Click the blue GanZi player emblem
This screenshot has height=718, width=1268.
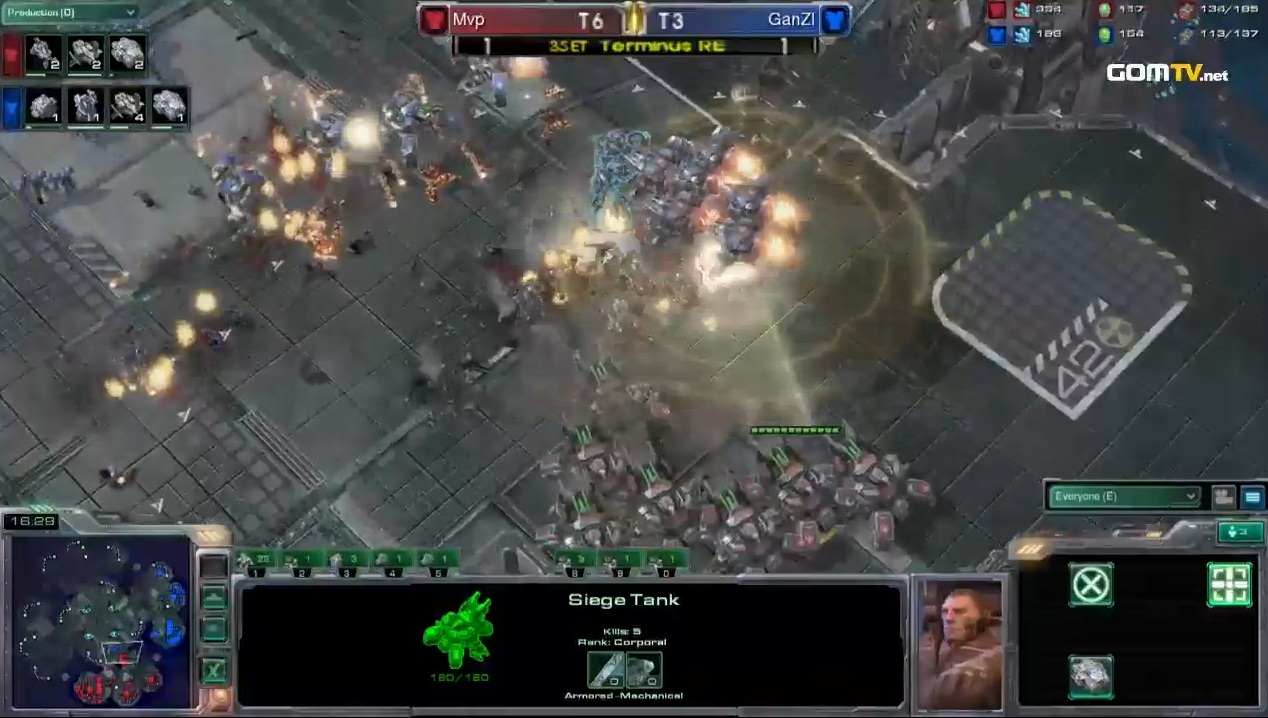click(x=835, y=19)
